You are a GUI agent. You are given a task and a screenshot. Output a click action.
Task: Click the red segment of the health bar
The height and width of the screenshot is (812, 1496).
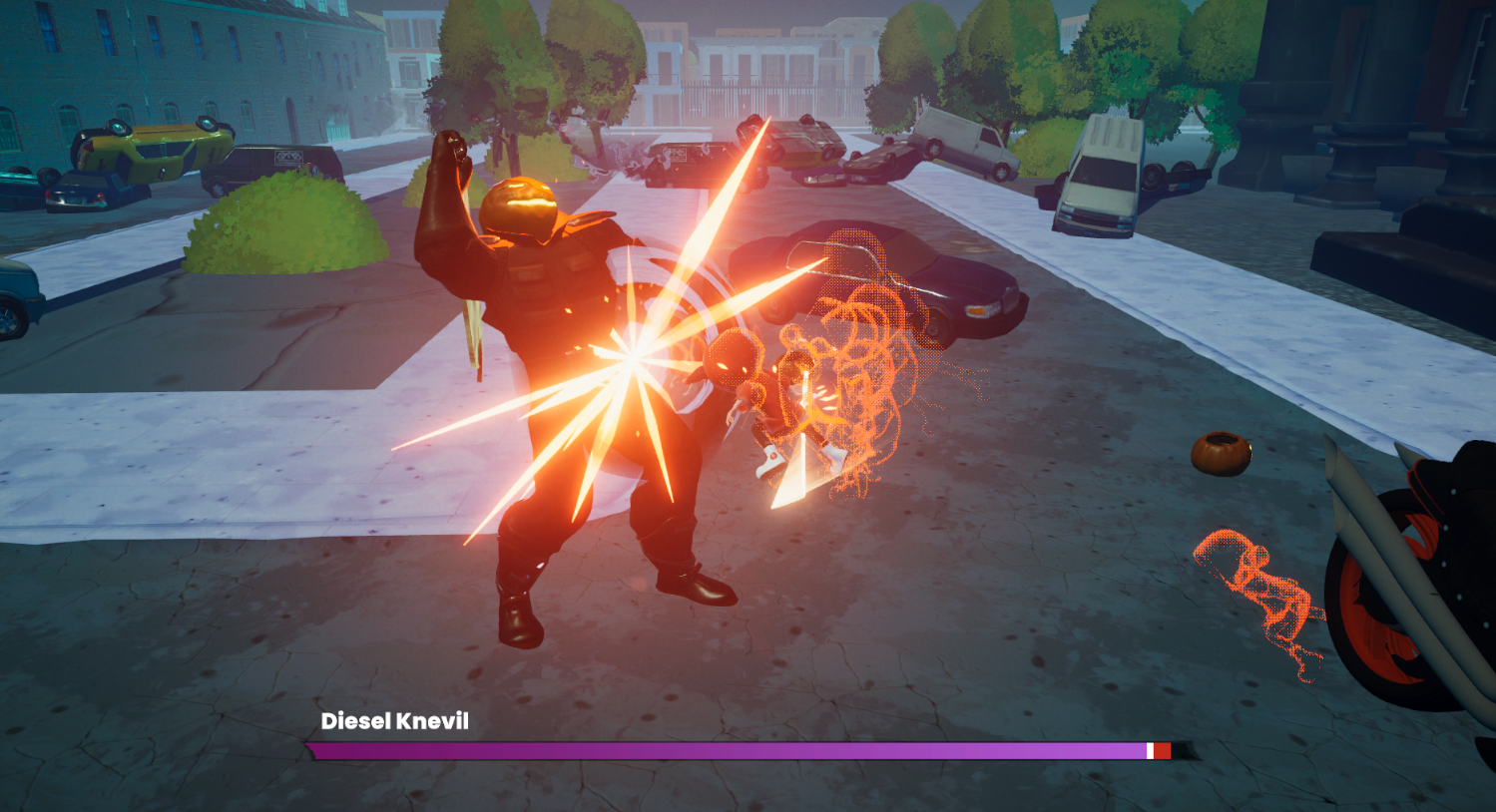point(1164,748)
